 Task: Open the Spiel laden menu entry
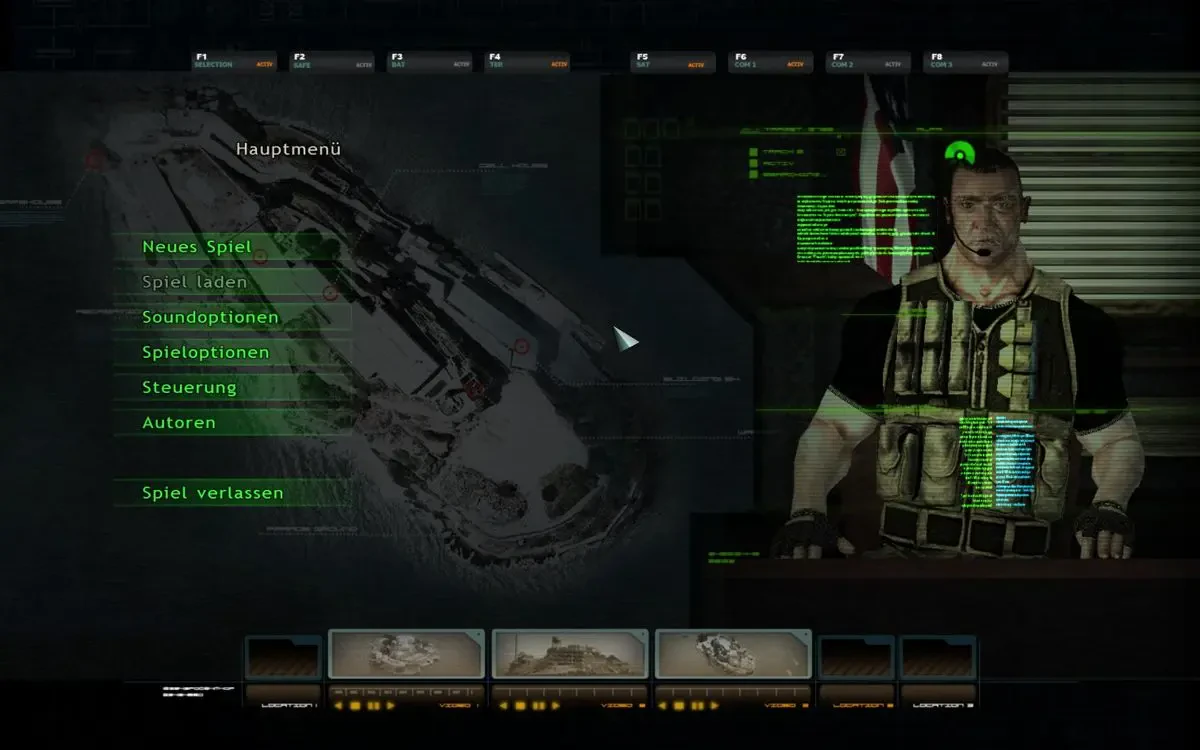coord(195,282)
